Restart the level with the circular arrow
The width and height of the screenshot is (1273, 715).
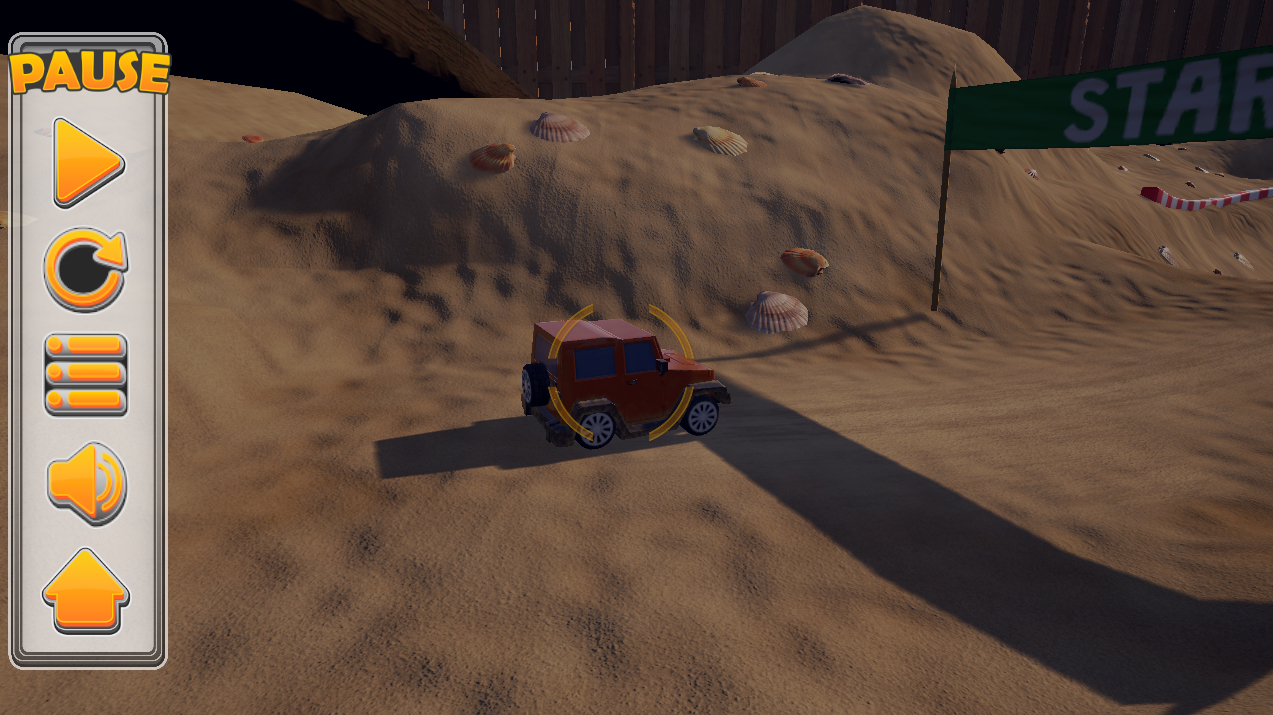pyautogui.click(x=85, y=269)
